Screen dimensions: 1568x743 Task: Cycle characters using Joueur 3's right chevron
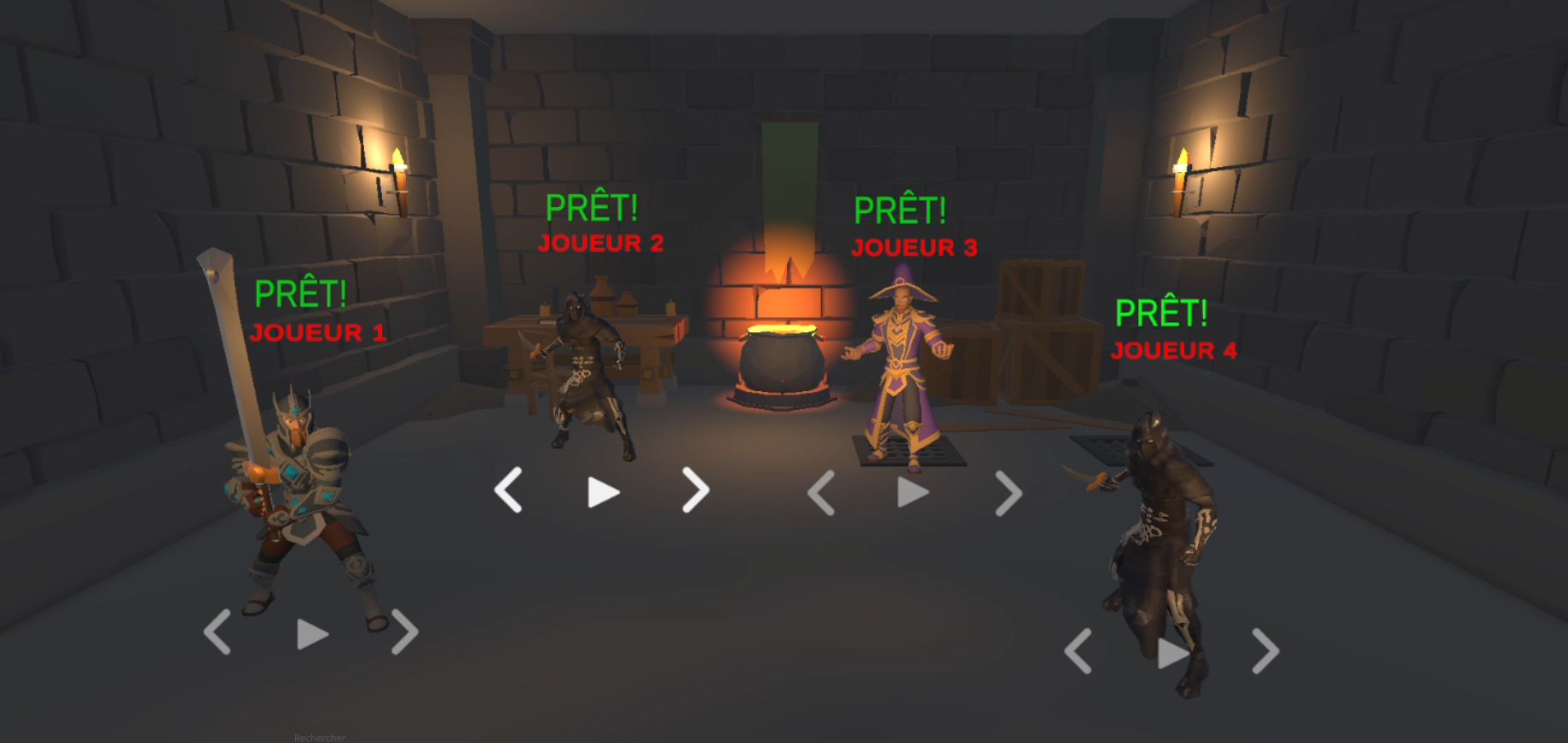tap(1009, 492)
